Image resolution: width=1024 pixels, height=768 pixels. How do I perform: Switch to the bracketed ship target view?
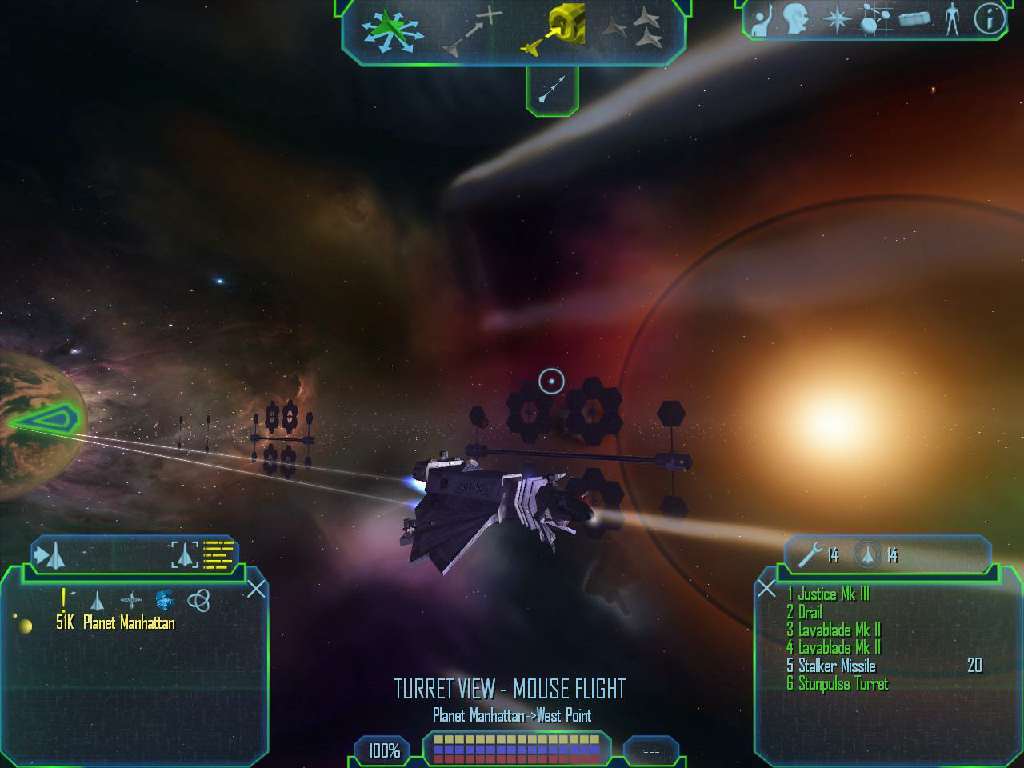tap(184, 554)
